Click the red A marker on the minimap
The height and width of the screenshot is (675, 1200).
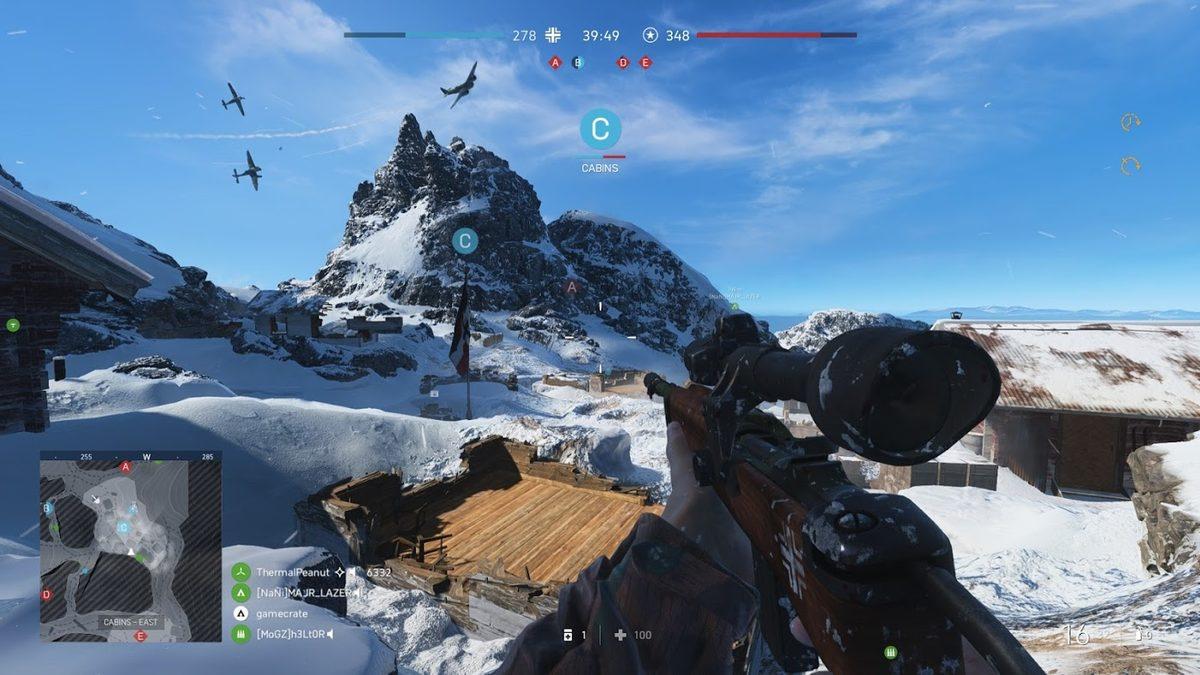(125, 466)
